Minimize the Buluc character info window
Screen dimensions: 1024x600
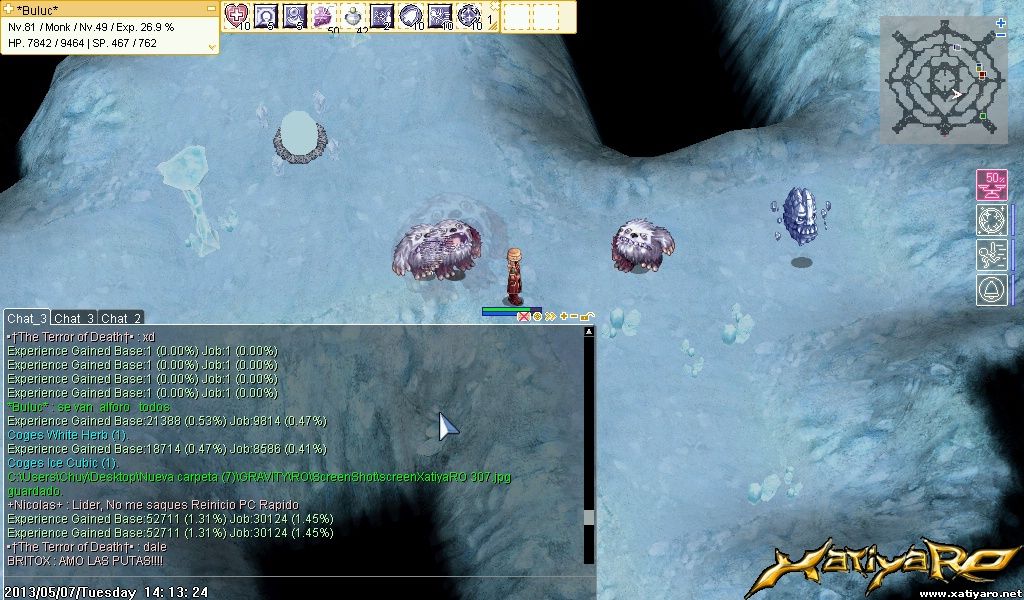click(x=211, y=9)
